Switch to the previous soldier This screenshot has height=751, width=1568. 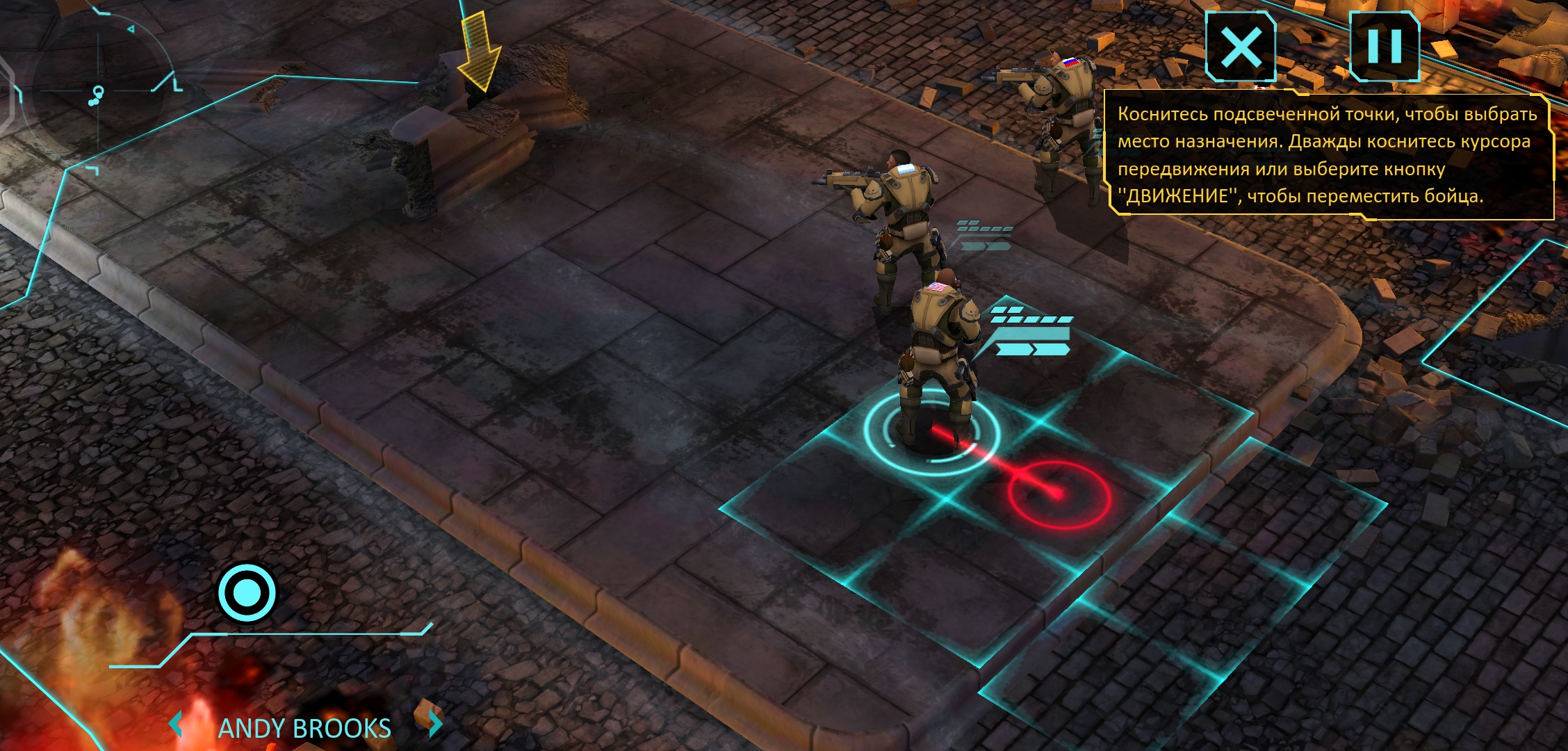pyautogui.click(x=176, y=725)
